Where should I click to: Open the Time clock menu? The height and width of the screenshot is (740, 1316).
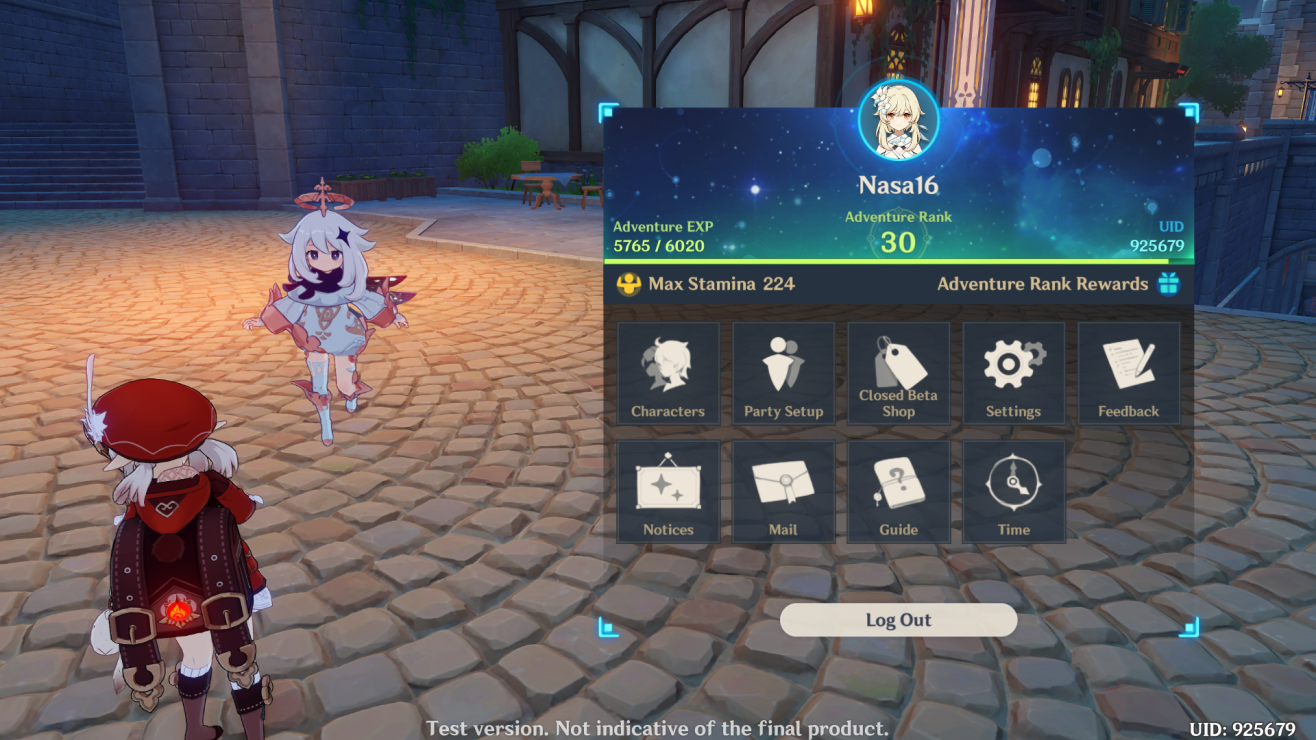click(x=1013, y=492)
